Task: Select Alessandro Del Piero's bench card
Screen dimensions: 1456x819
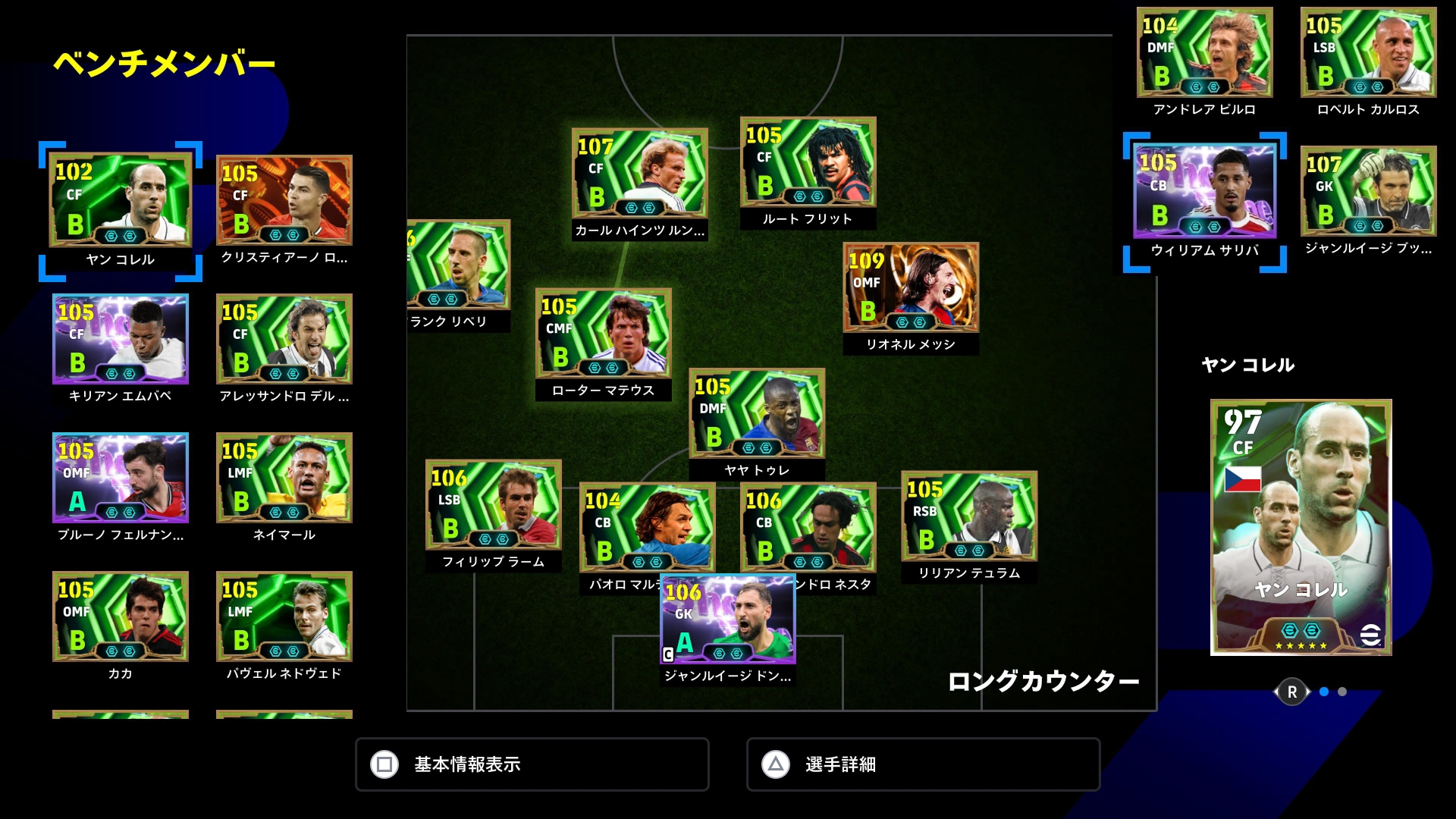Action: coord(284,339)
